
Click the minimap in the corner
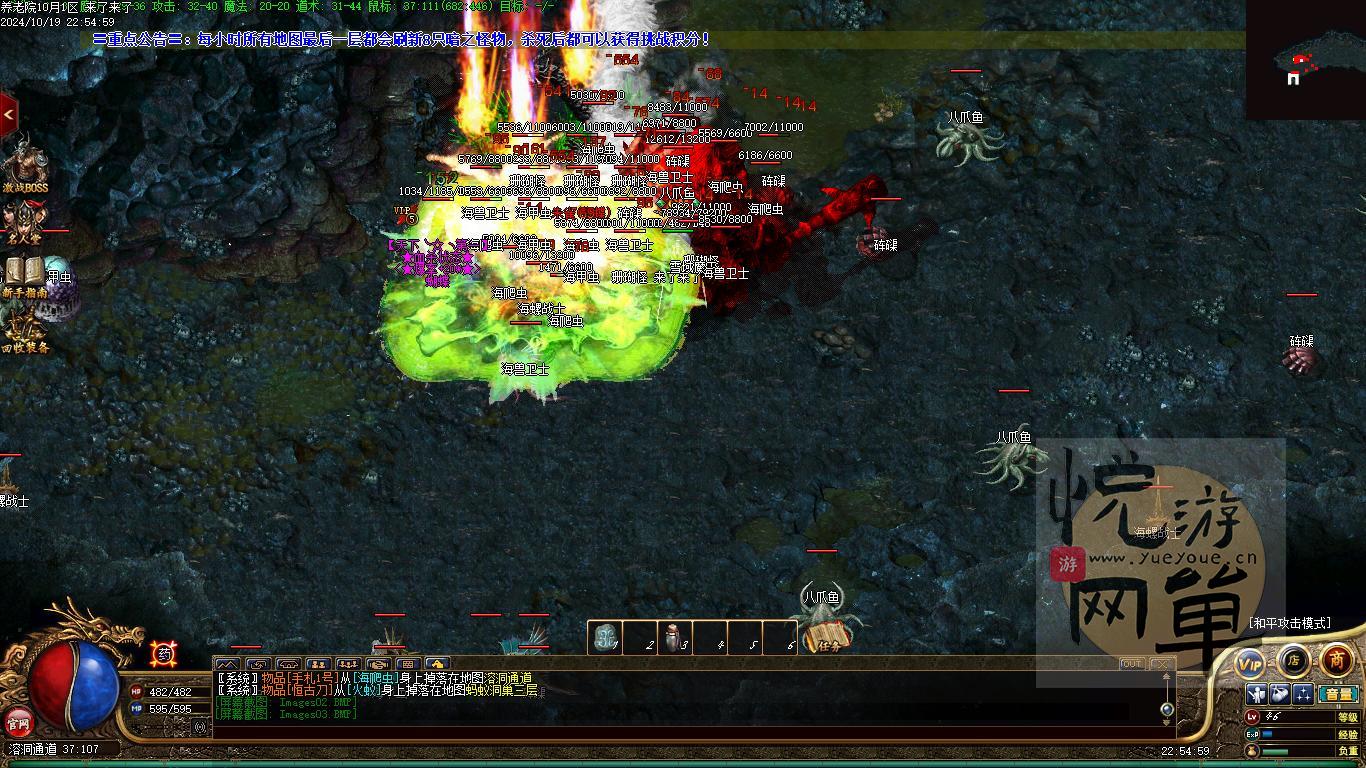tap(1305, 60)
